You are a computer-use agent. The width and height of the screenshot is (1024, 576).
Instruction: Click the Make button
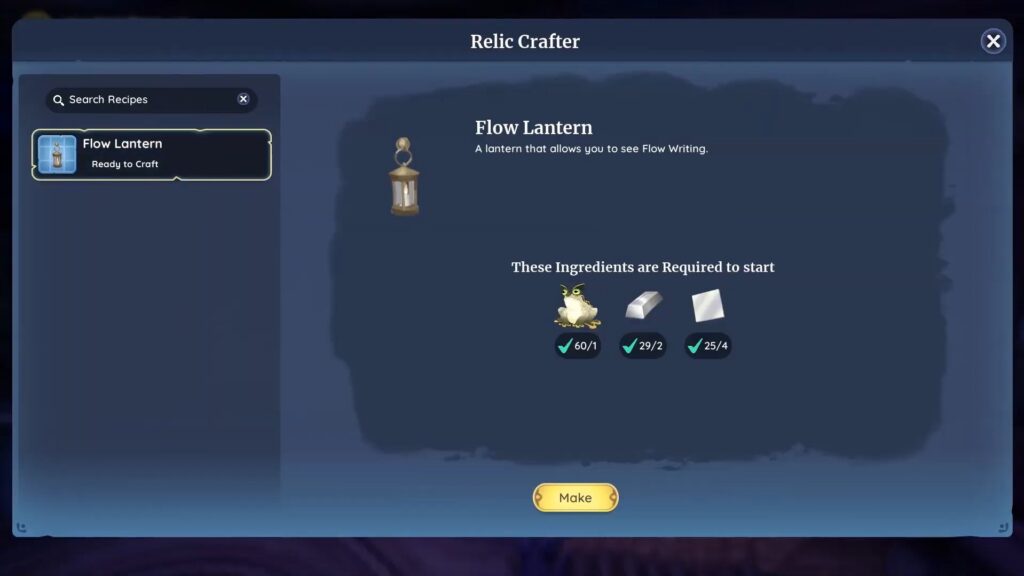575,498
